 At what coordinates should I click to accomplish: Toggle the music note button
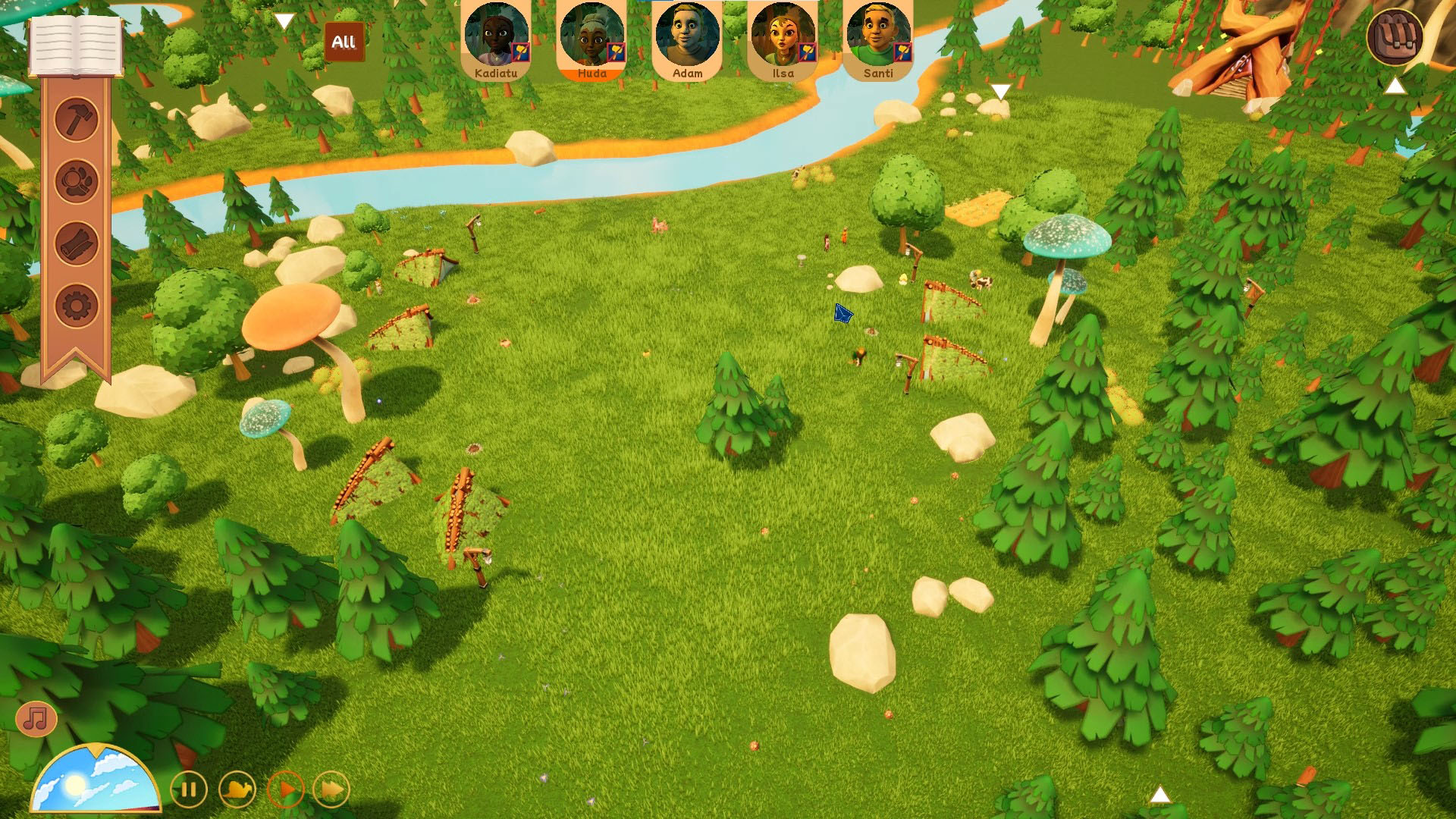tap(36, 717)
